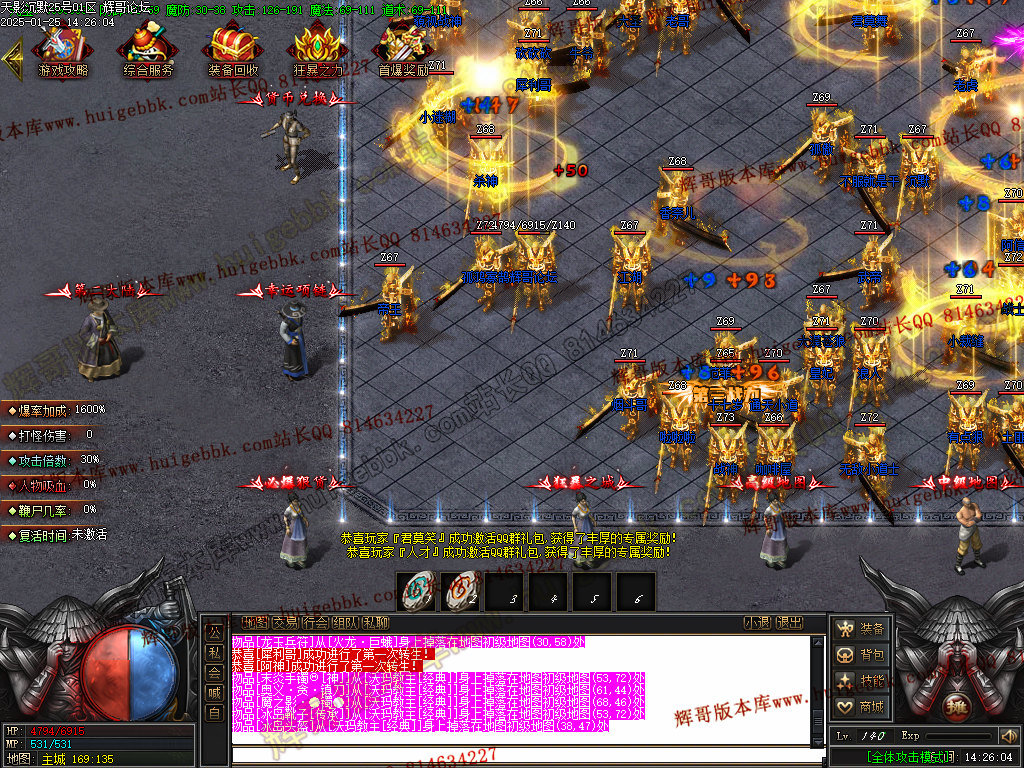
Task: Open the 技能 skills panel
Action: coord(862,681)
